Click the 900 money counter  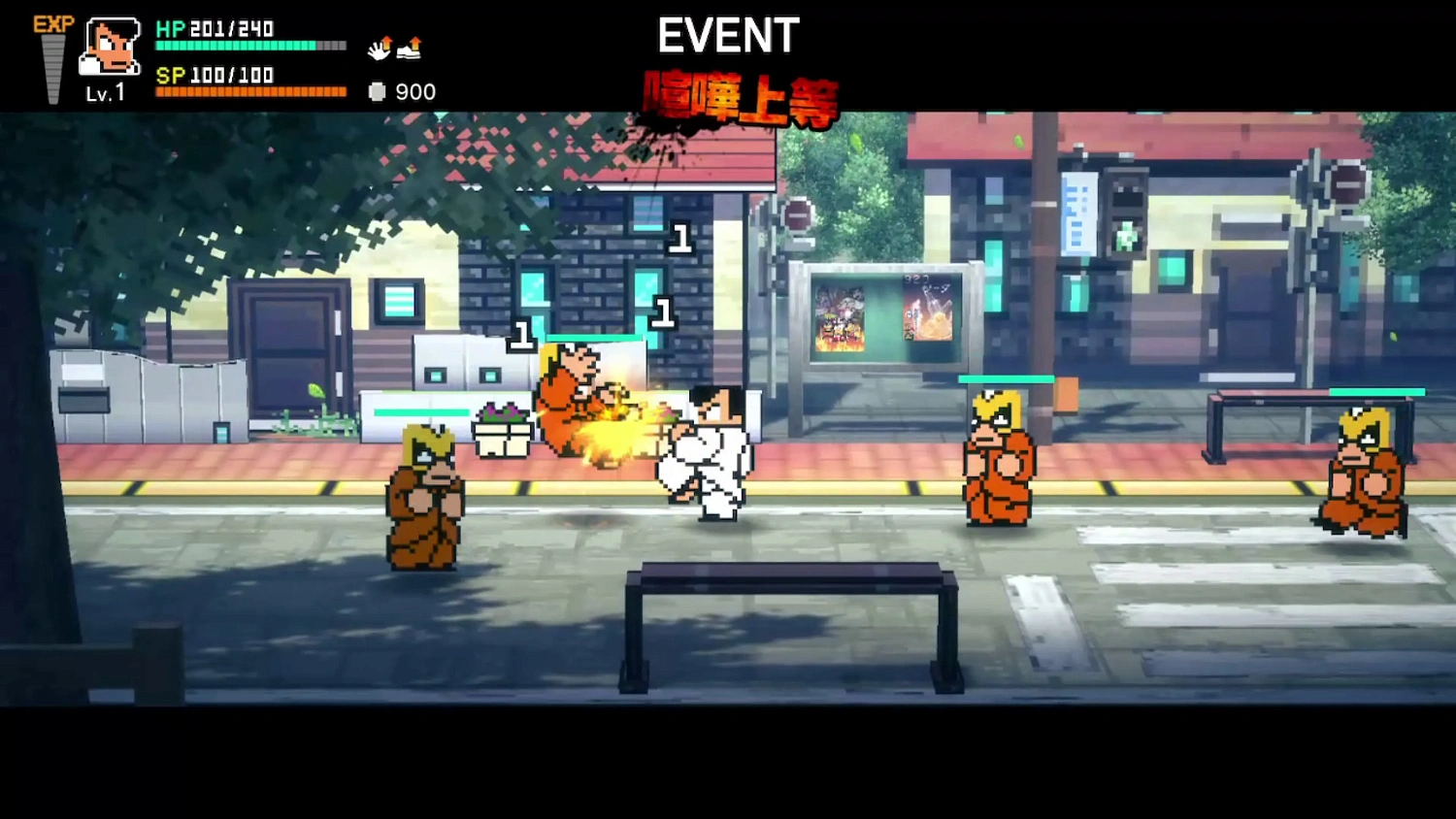416,92
